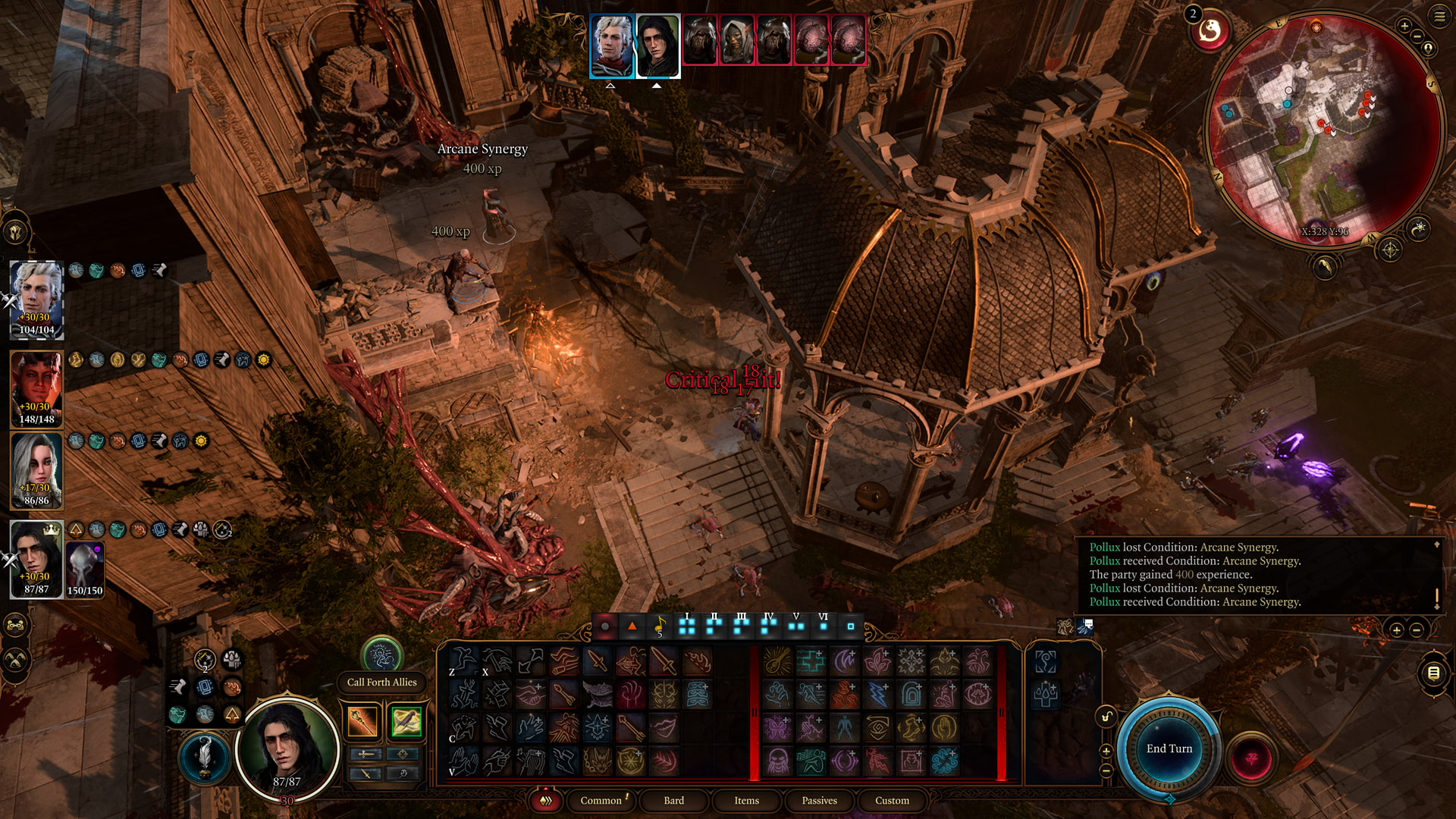Select the mind flayer summon portrait
The height and width of the screenshot is (819, 1456).
[x=84, y=569]
